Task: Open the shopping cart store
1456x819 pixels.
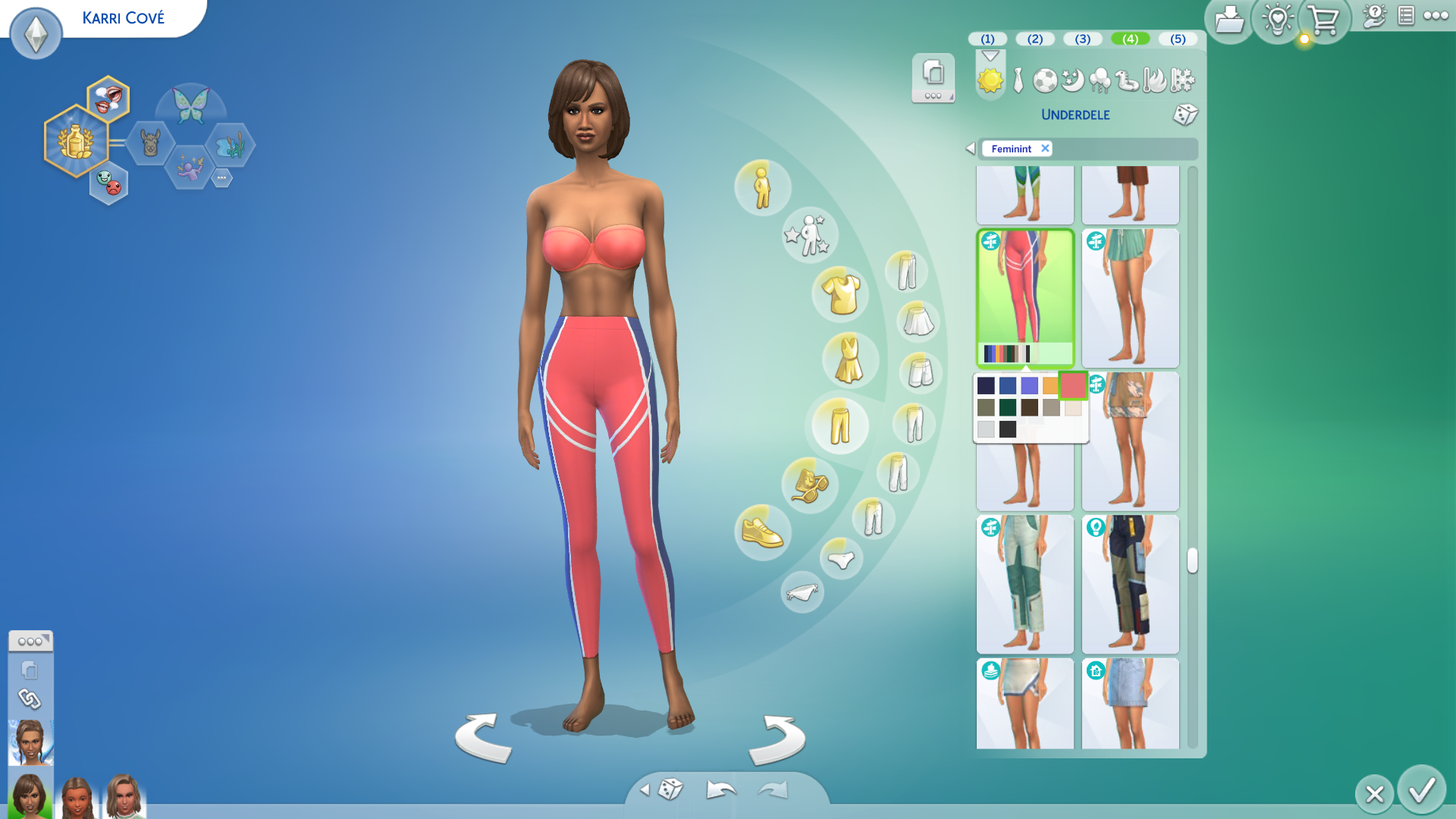Action: [1323, 20]
